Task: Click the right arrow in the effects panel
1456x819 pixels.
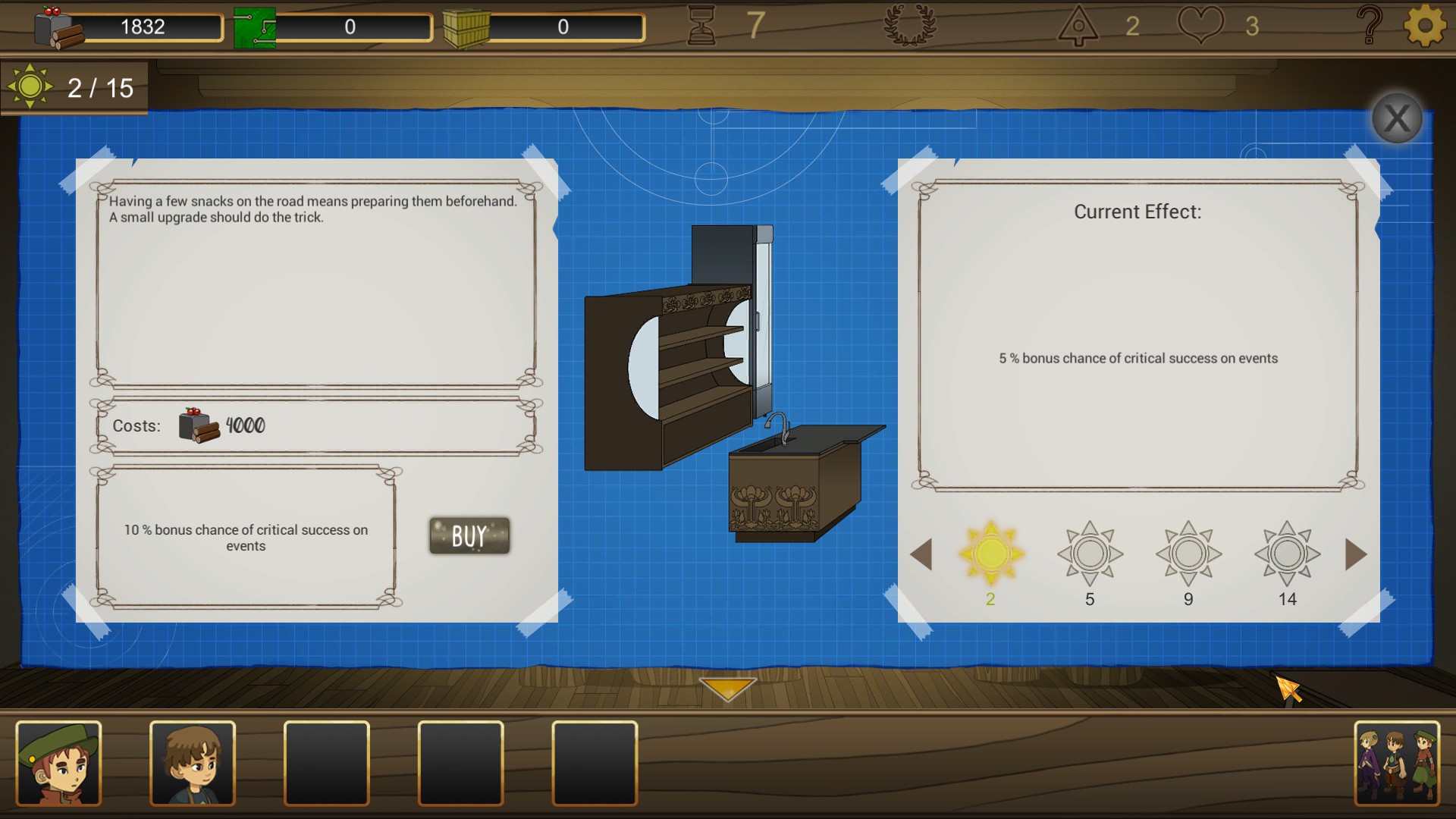Action: point(1356,554)
